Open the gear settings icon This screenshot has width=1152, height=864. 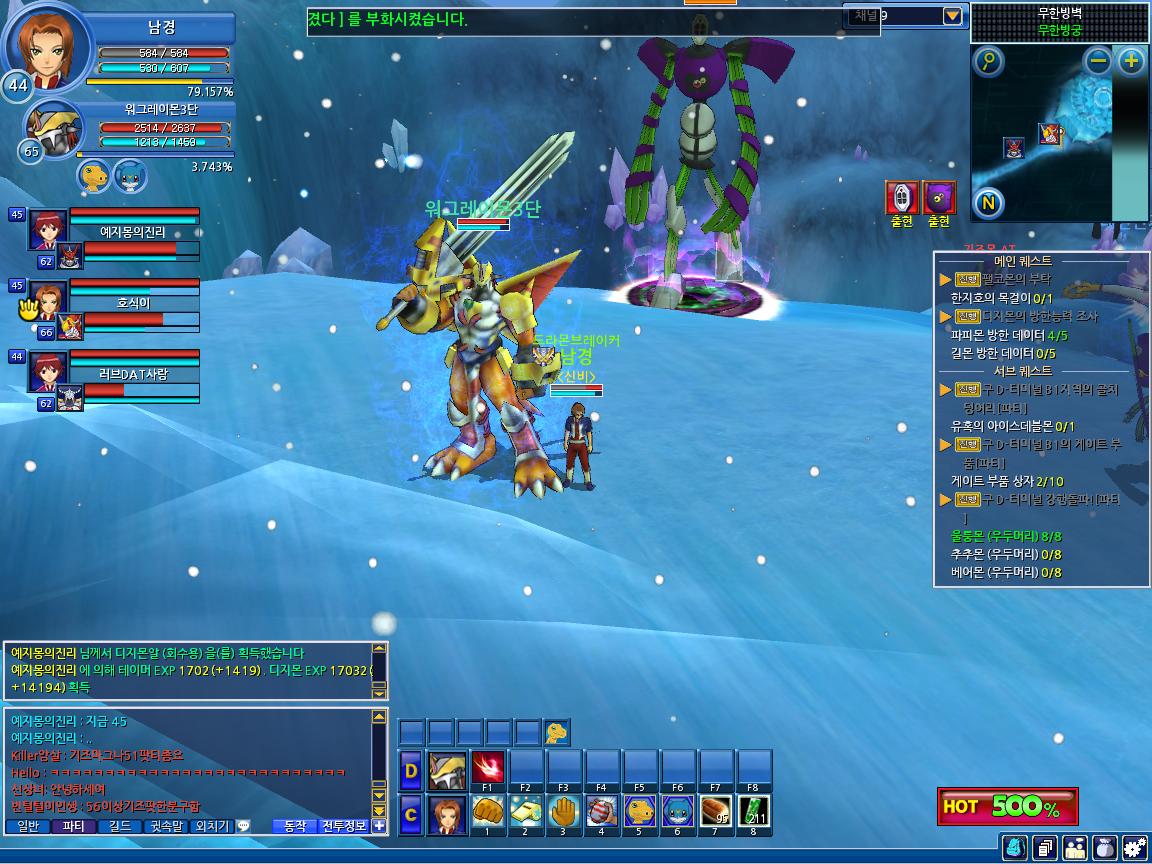coord(1135,848)
